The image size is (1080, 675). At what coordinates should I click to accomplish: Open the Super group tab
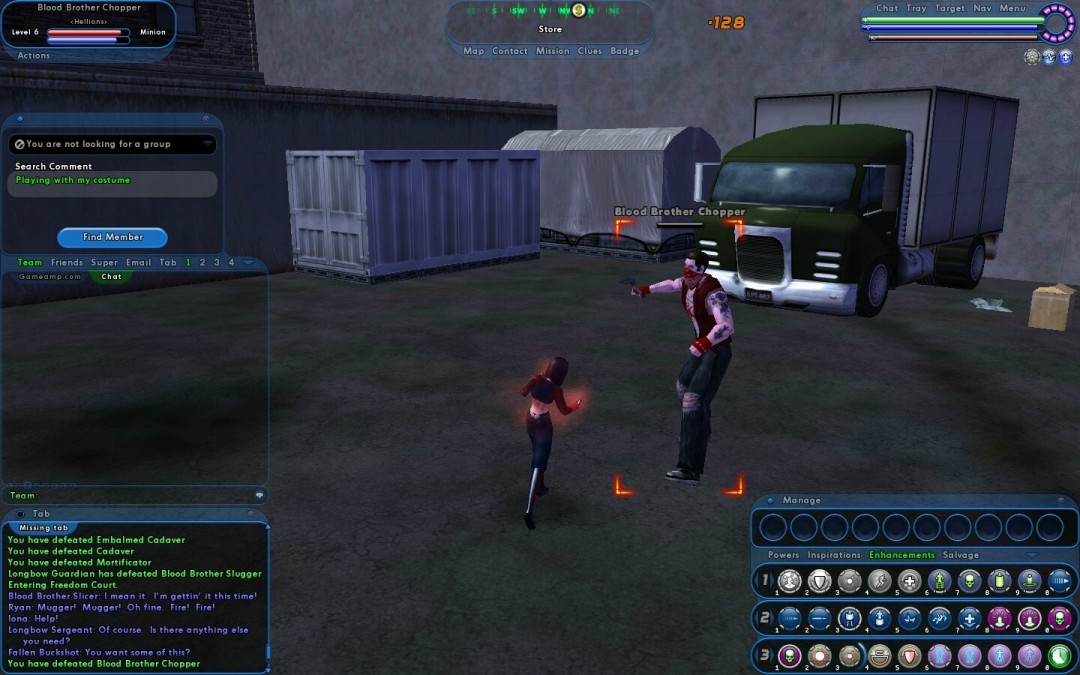pyautogui.click(x=104, y=263)
